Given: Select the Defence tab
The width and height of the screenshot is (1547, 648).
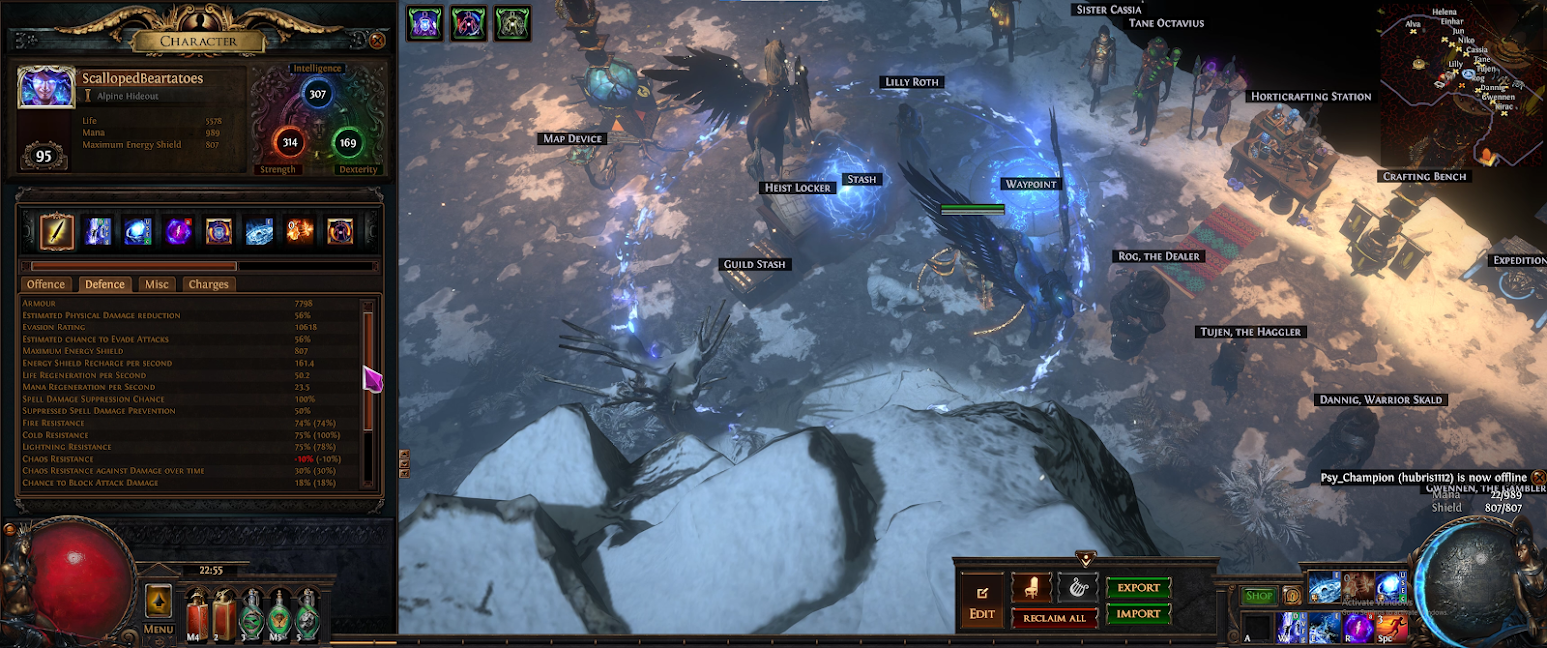Looking at the screenshot, I should click(x=105, y=284).
